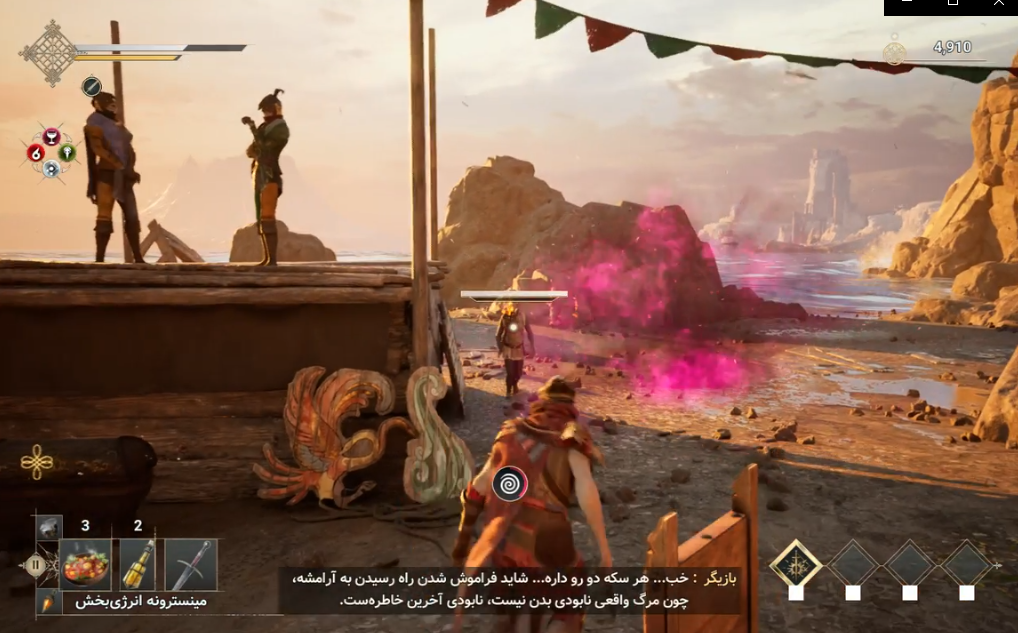Image resolution: width=1018 pixels, height=633 pixels.
Task: Open the ornate diamond character emblem
Action: [x=48, y=52]
